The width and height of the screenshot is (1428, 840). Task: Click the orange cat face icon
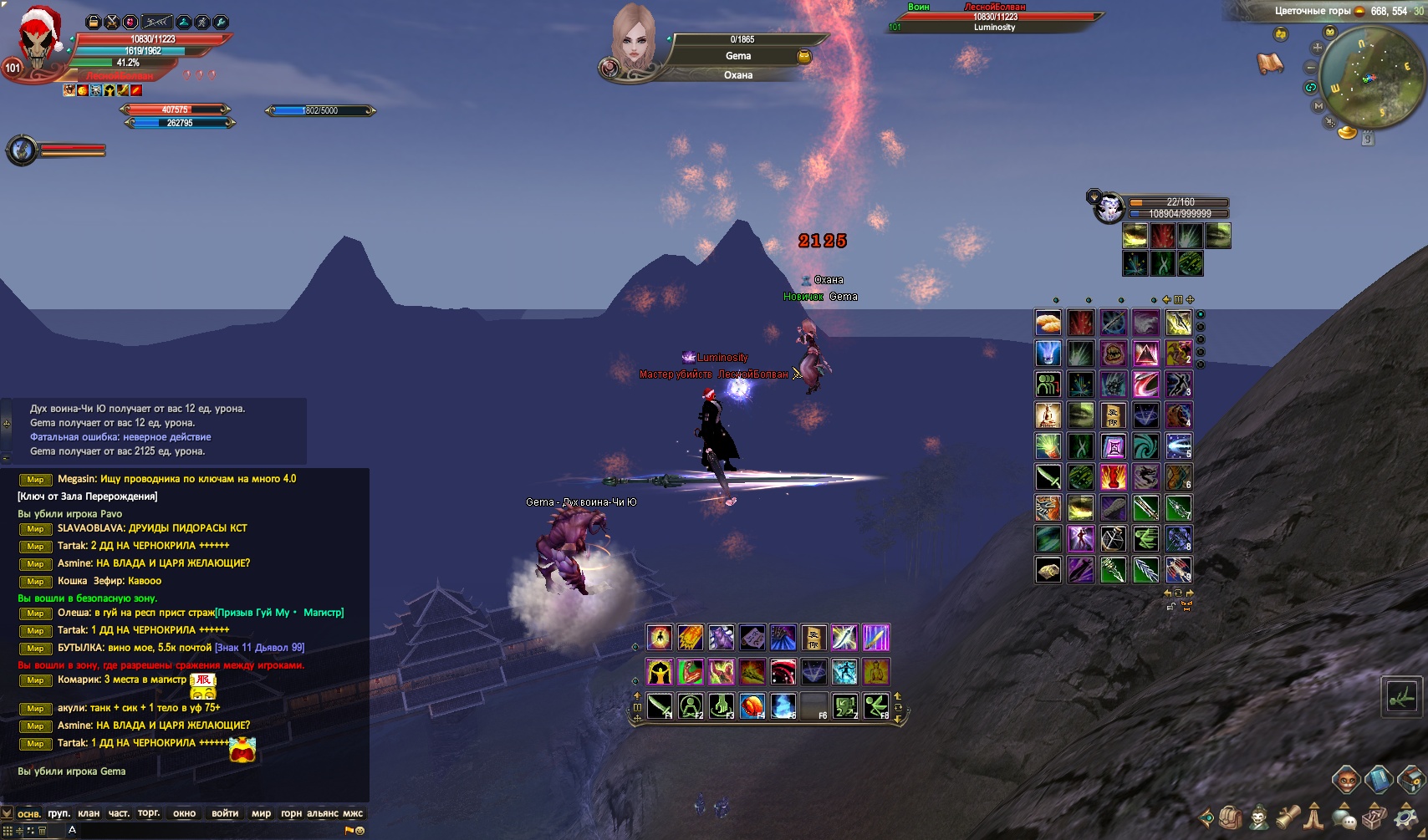(1346, 781)
